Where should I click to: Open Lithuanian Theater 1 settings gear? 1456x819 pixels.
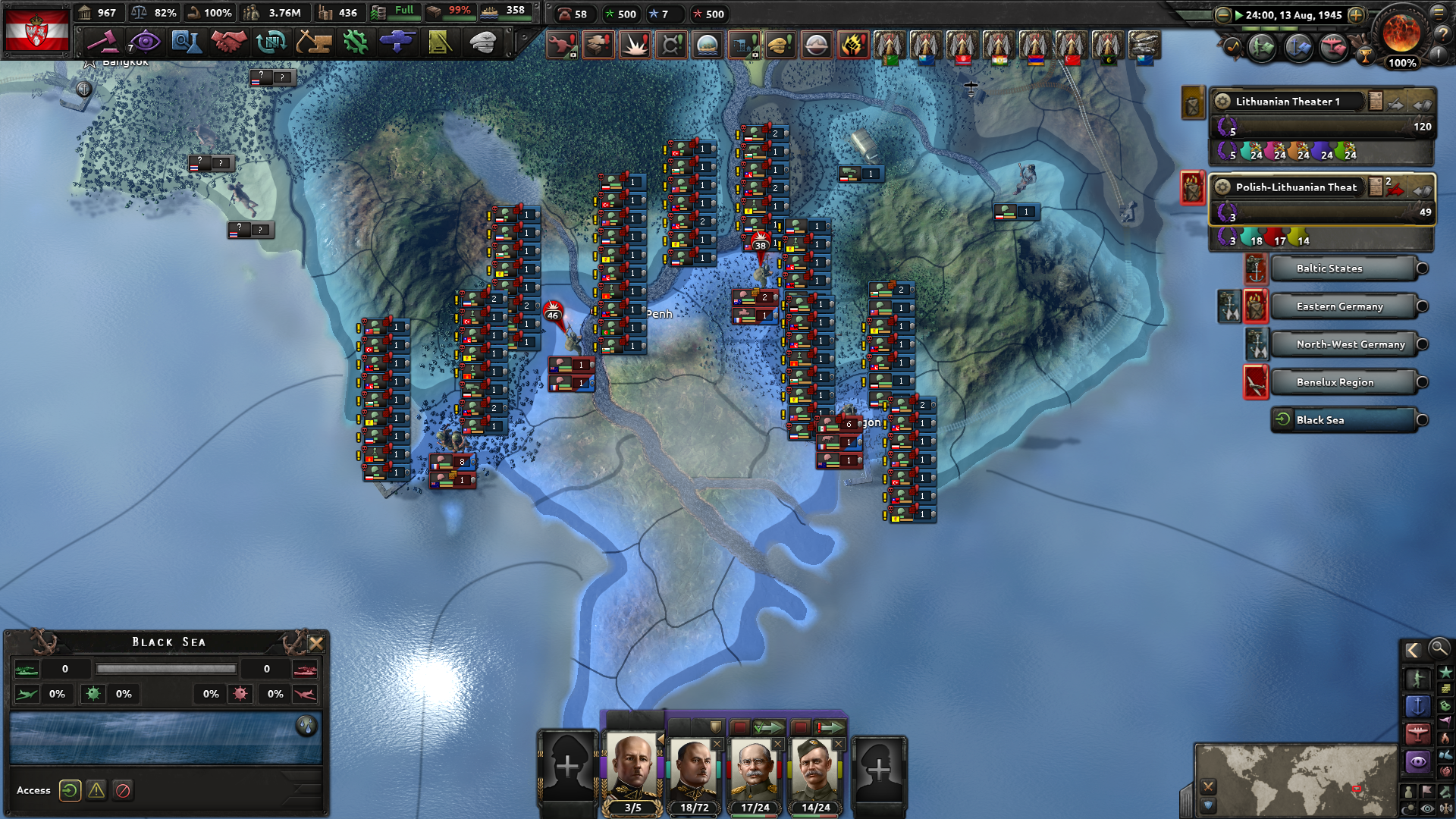click(1222, 101)
